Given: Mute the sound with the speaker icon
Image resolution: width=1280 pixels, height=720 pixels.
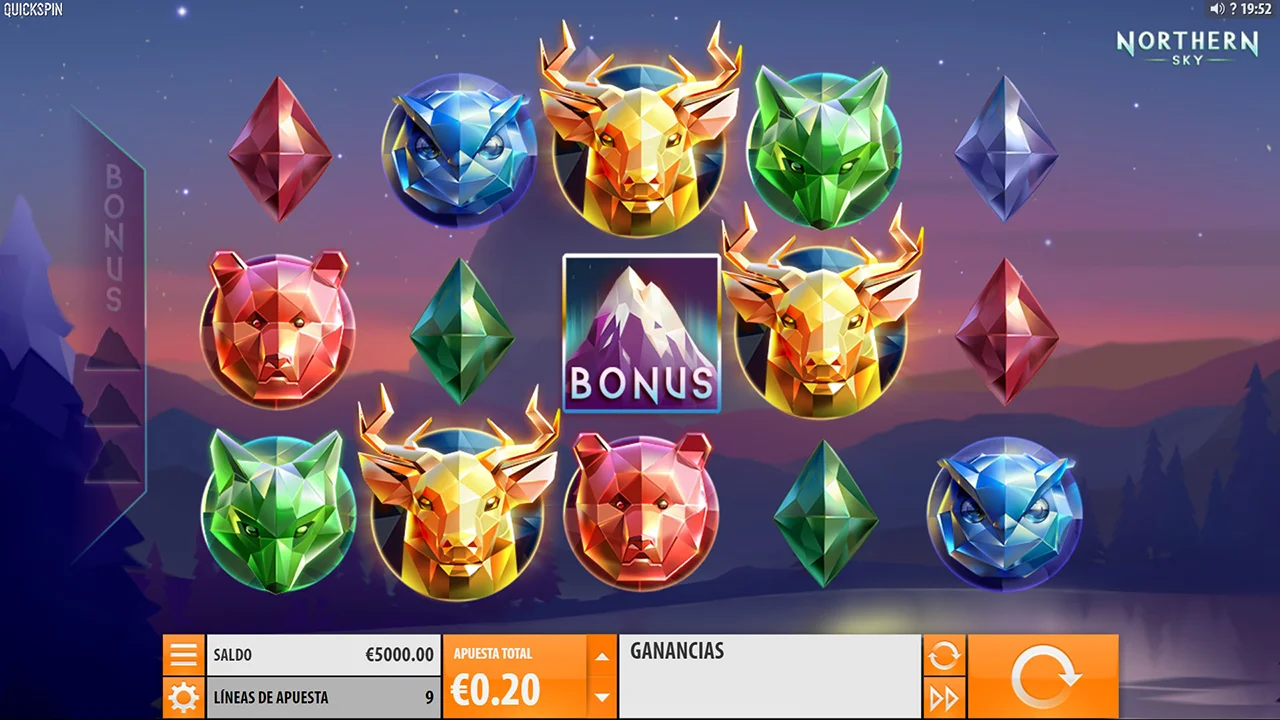Looking at the screenshot, I should (x=1217, y=9).
